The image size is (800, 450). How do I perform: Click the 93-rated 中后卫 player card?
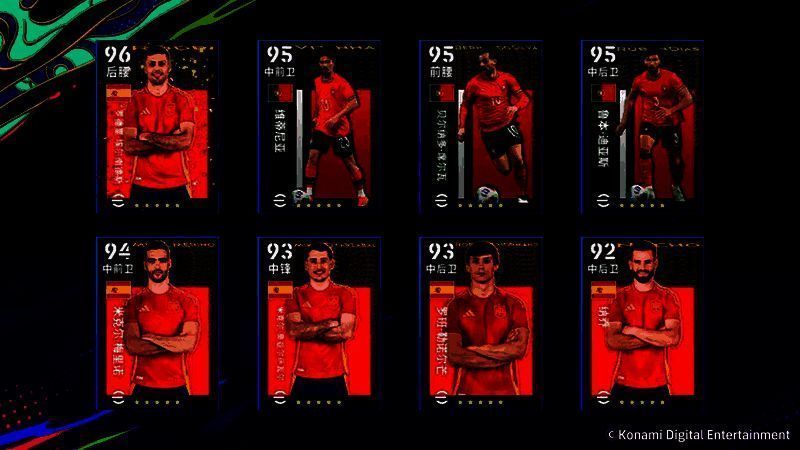click(x=480, y=323)
